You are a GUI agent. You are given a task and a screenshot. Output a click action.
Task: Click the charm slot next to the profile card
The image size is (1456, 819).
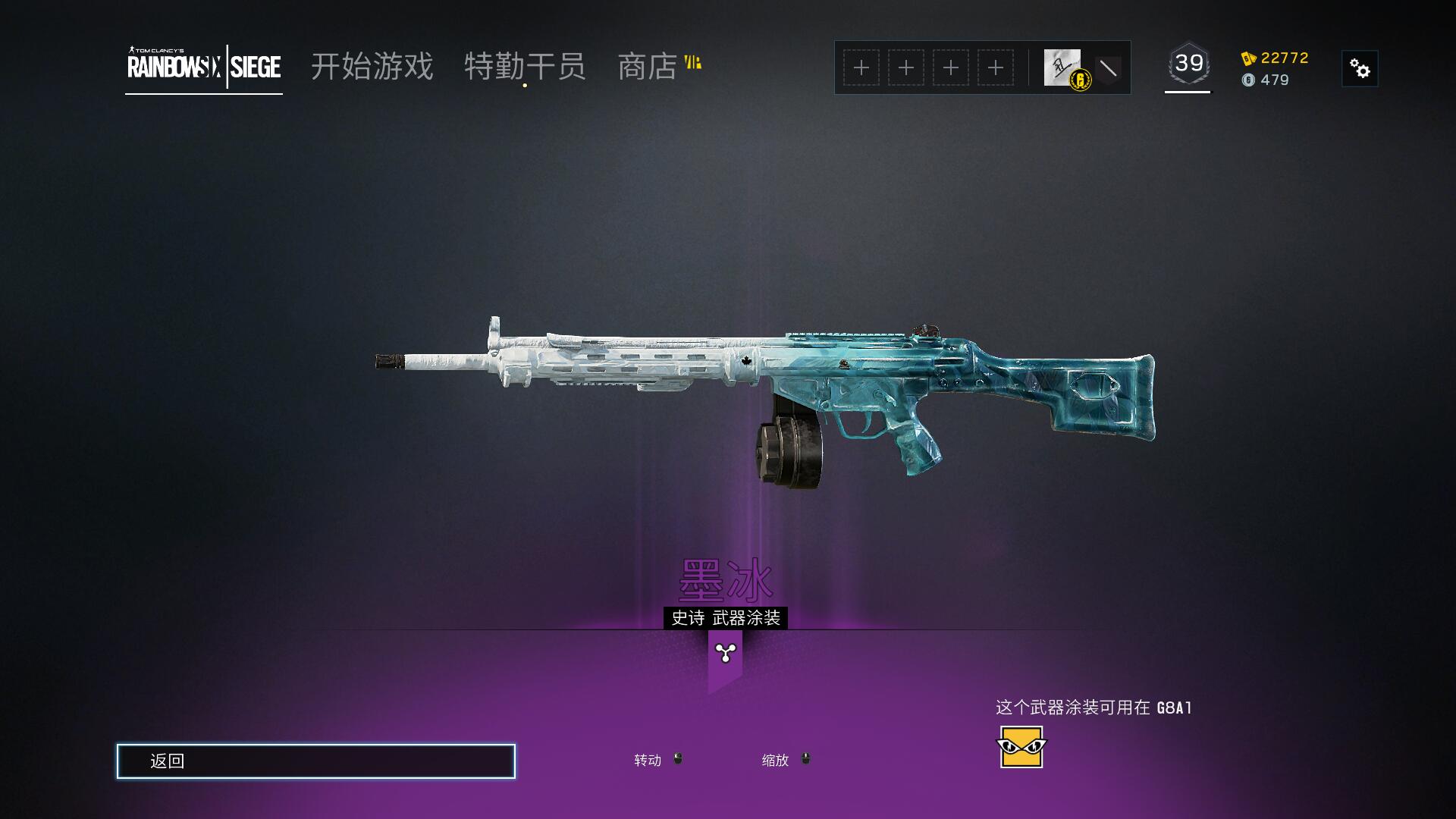1109,67
